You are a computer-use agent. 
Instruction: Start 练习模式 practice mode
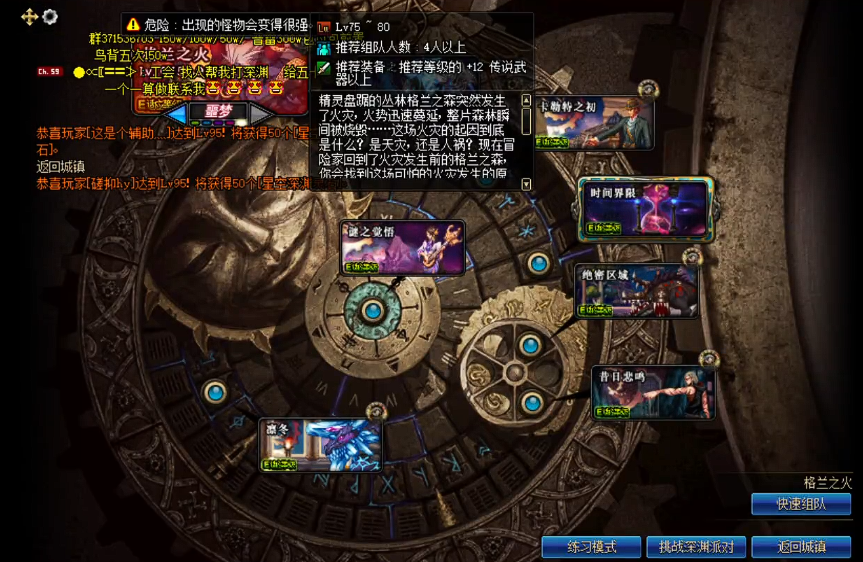click(x=591, y=547)
